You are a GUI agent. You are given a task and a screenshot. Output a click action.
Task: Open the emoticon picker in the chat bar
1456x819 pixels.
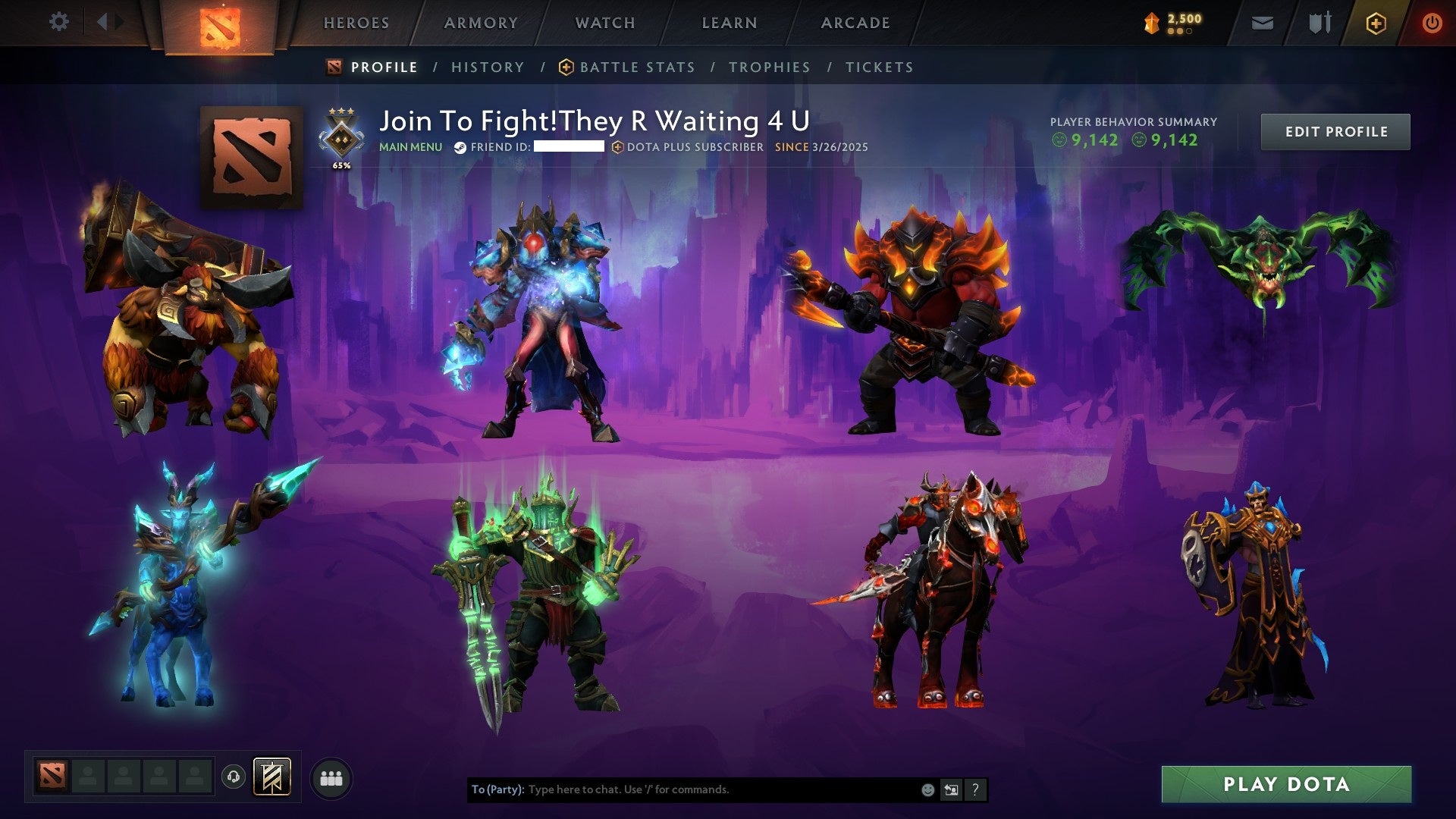click(927, 789)
